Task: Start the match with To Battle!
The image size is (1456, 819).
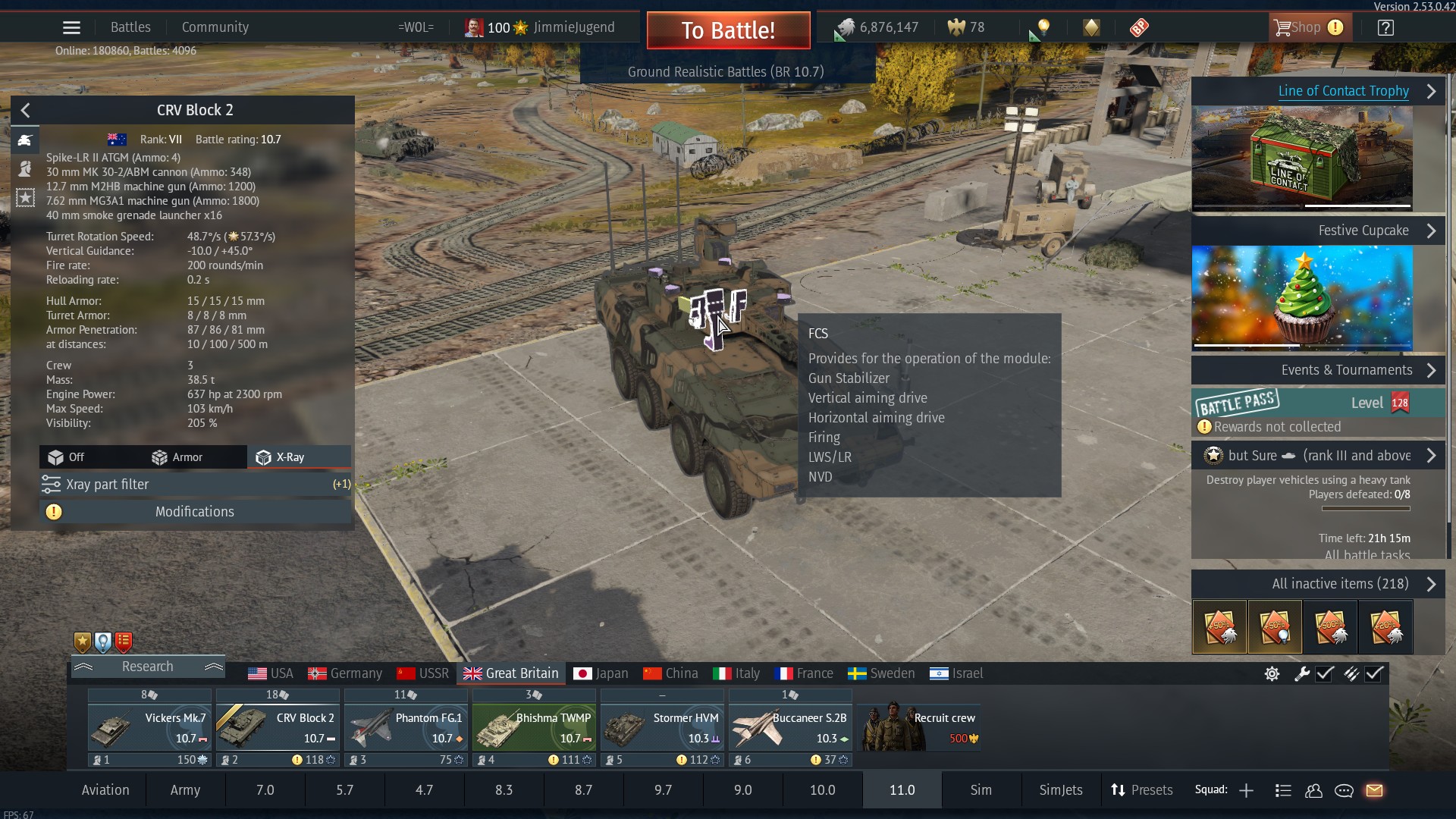Action: [728, 30]
